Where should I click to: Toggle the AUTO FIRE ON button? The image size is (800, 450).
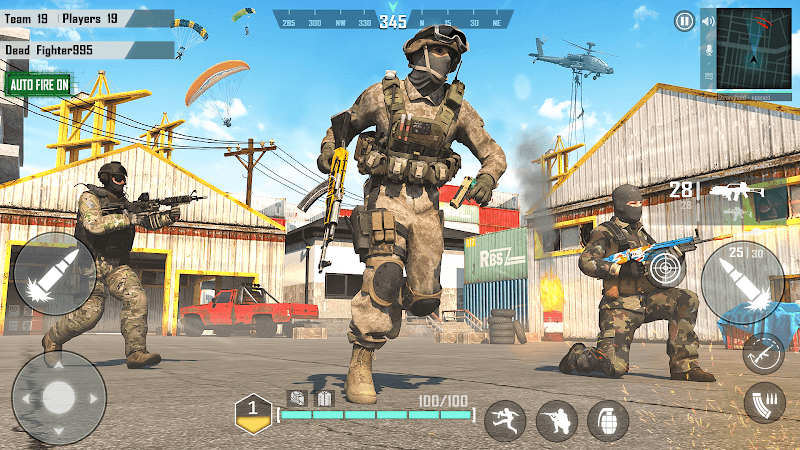tap(40, 85)
